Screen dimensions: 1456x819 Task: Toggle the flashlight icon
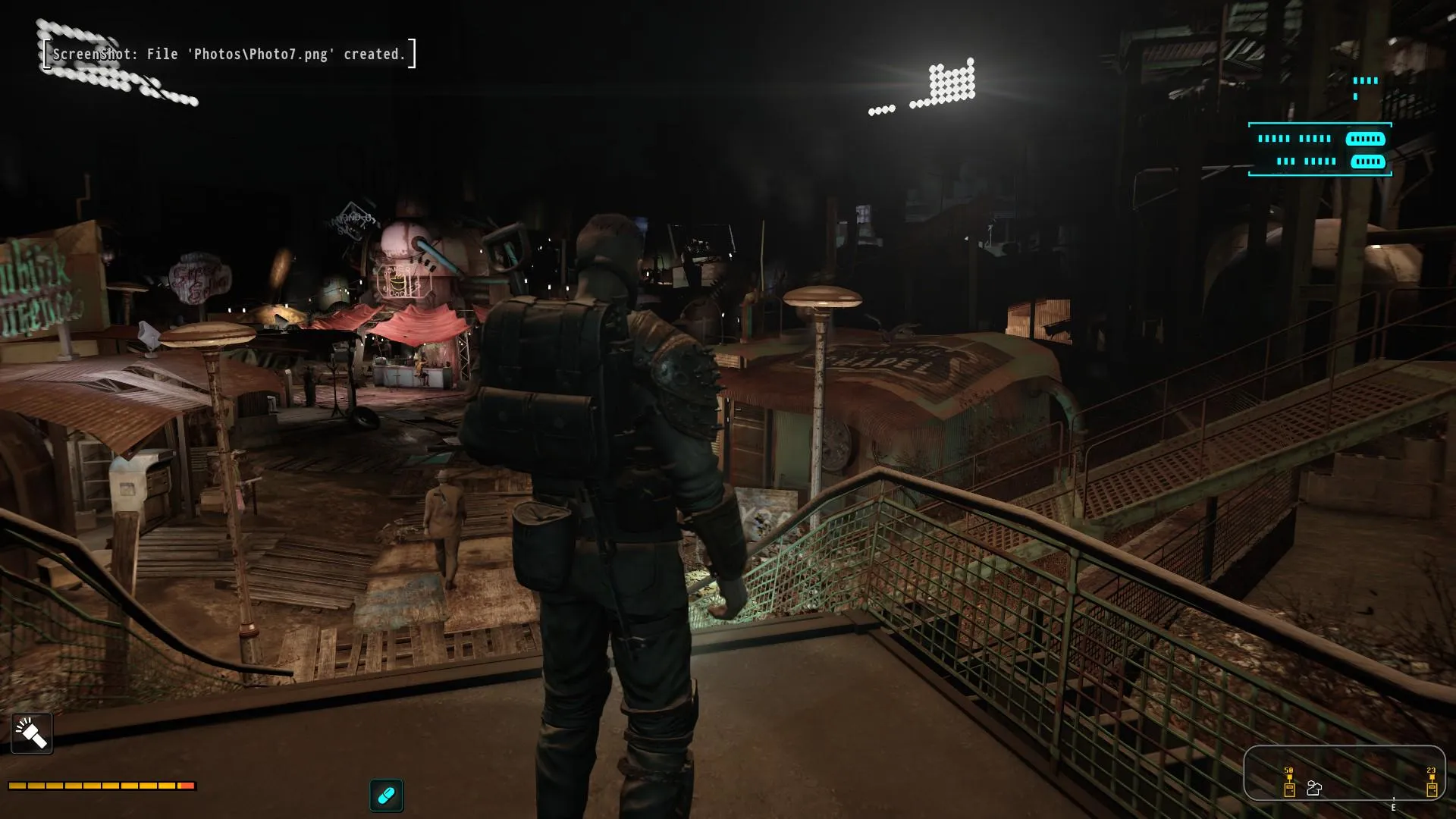pos(32,733)
